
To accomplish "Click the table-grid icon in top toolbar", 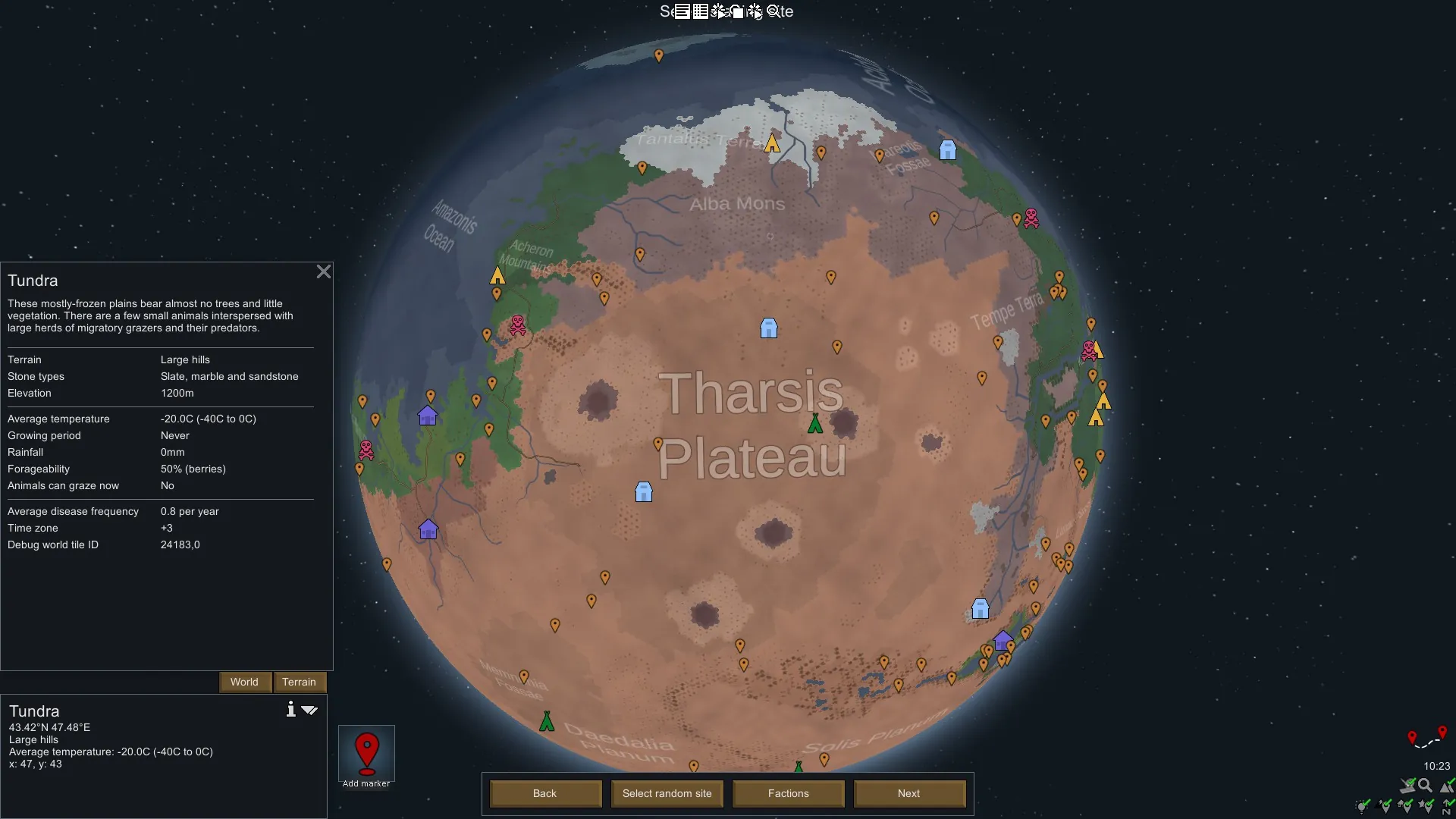I will (x=700, y=11).
